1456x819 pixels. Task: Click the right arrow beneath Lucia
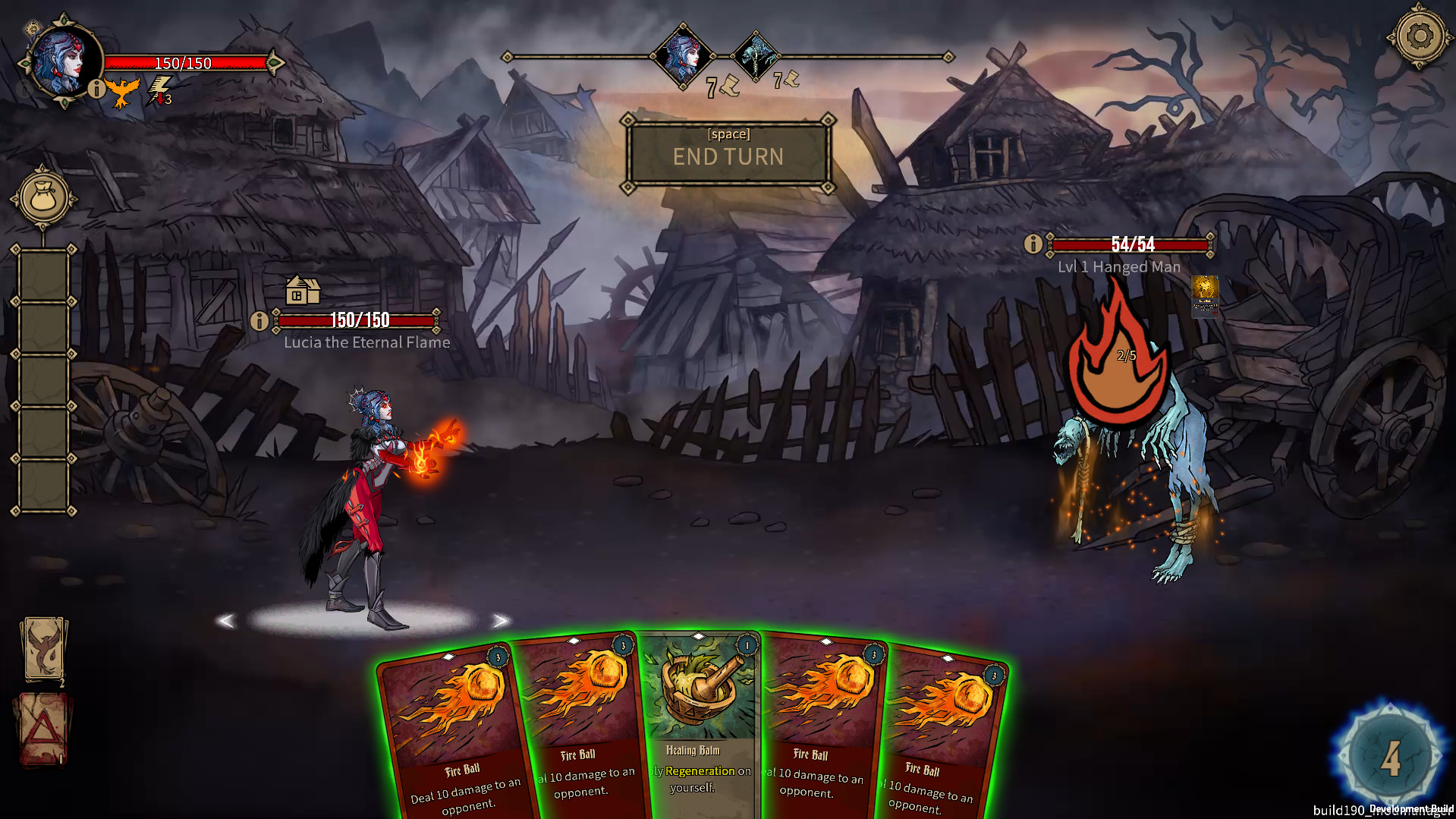[501, 621]
